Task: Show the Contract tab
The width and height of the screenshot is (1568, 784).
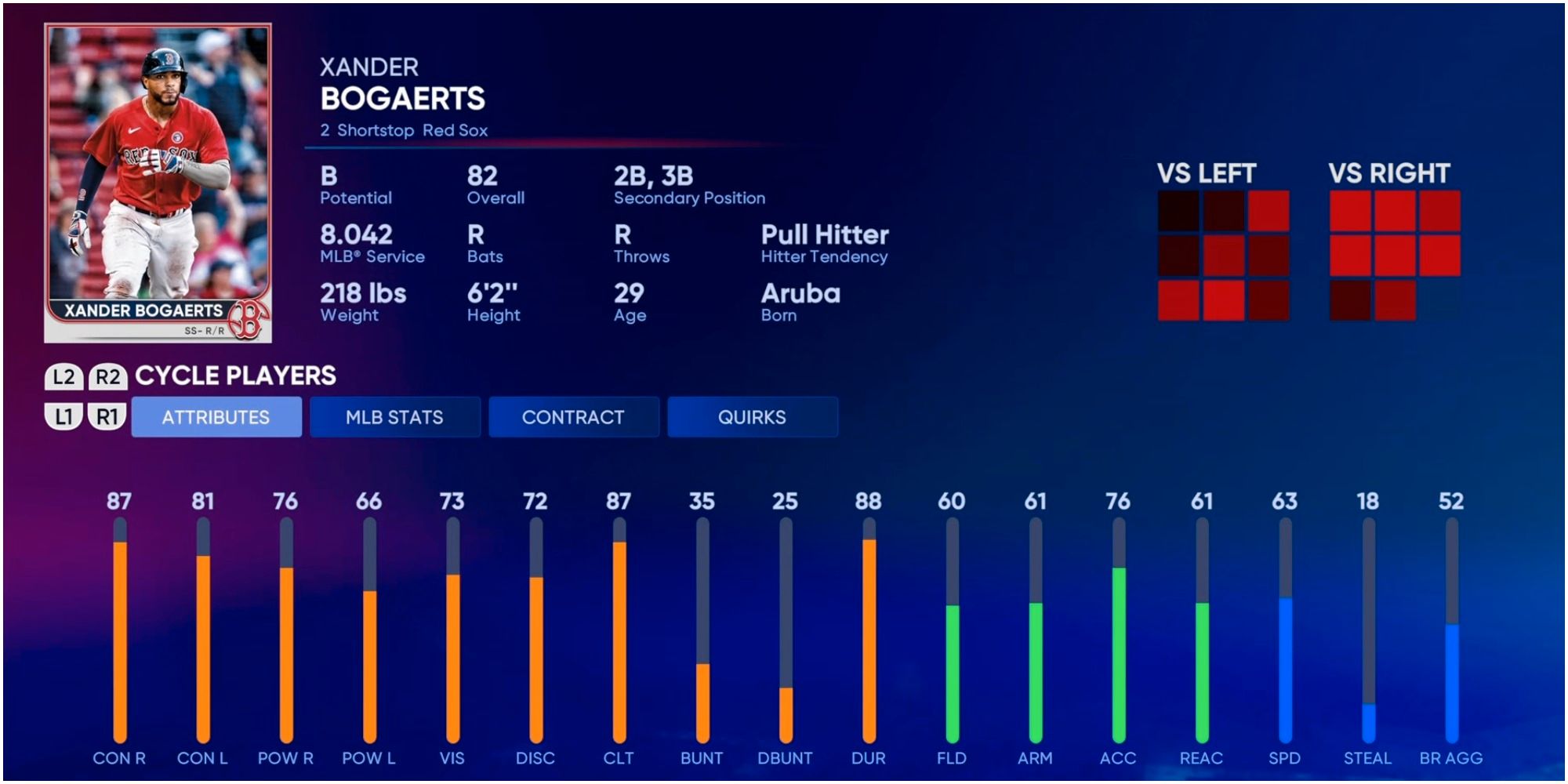Action: 573,417
